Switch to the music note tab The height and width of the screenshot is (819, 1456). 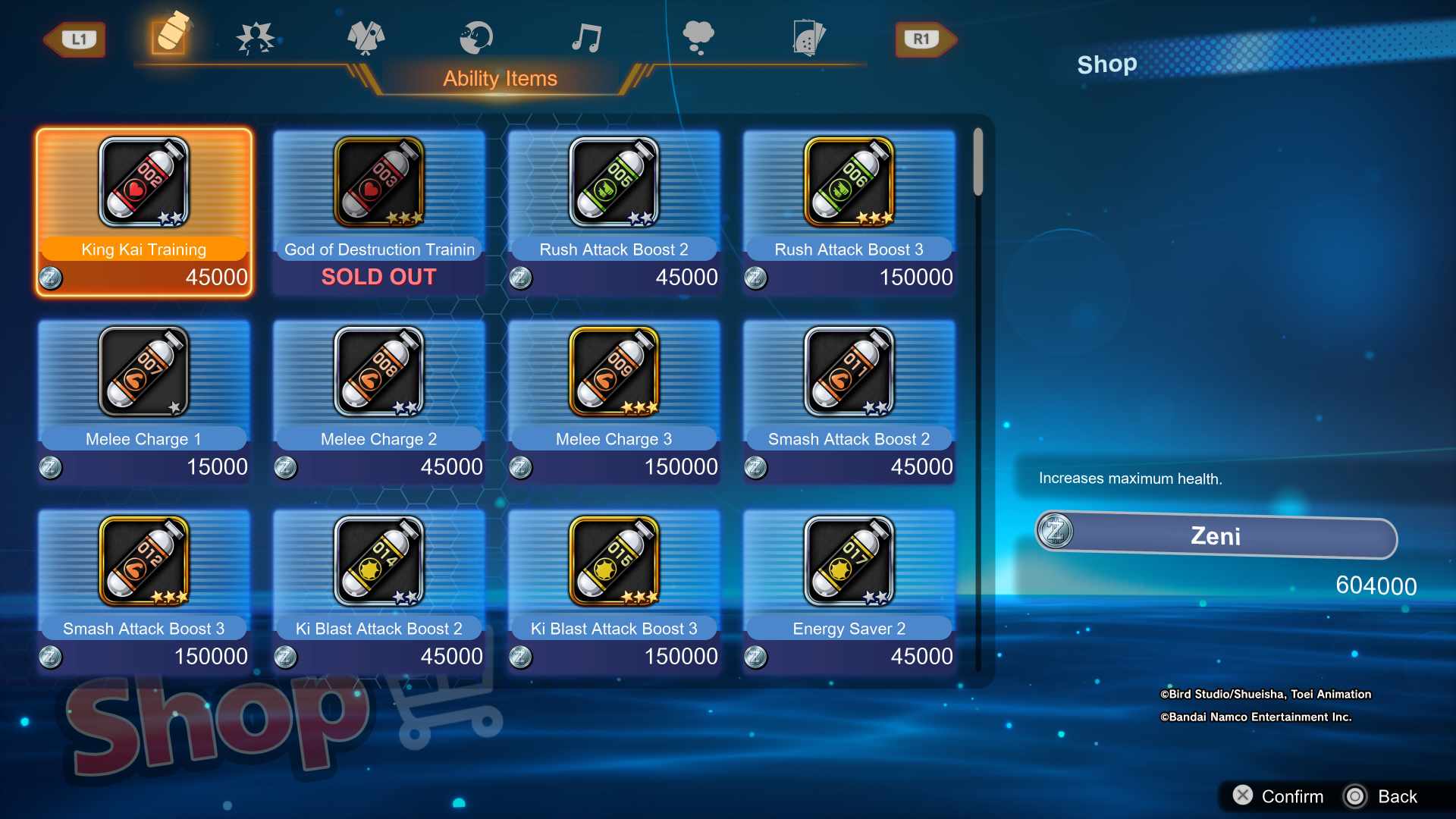click(586, 38)
